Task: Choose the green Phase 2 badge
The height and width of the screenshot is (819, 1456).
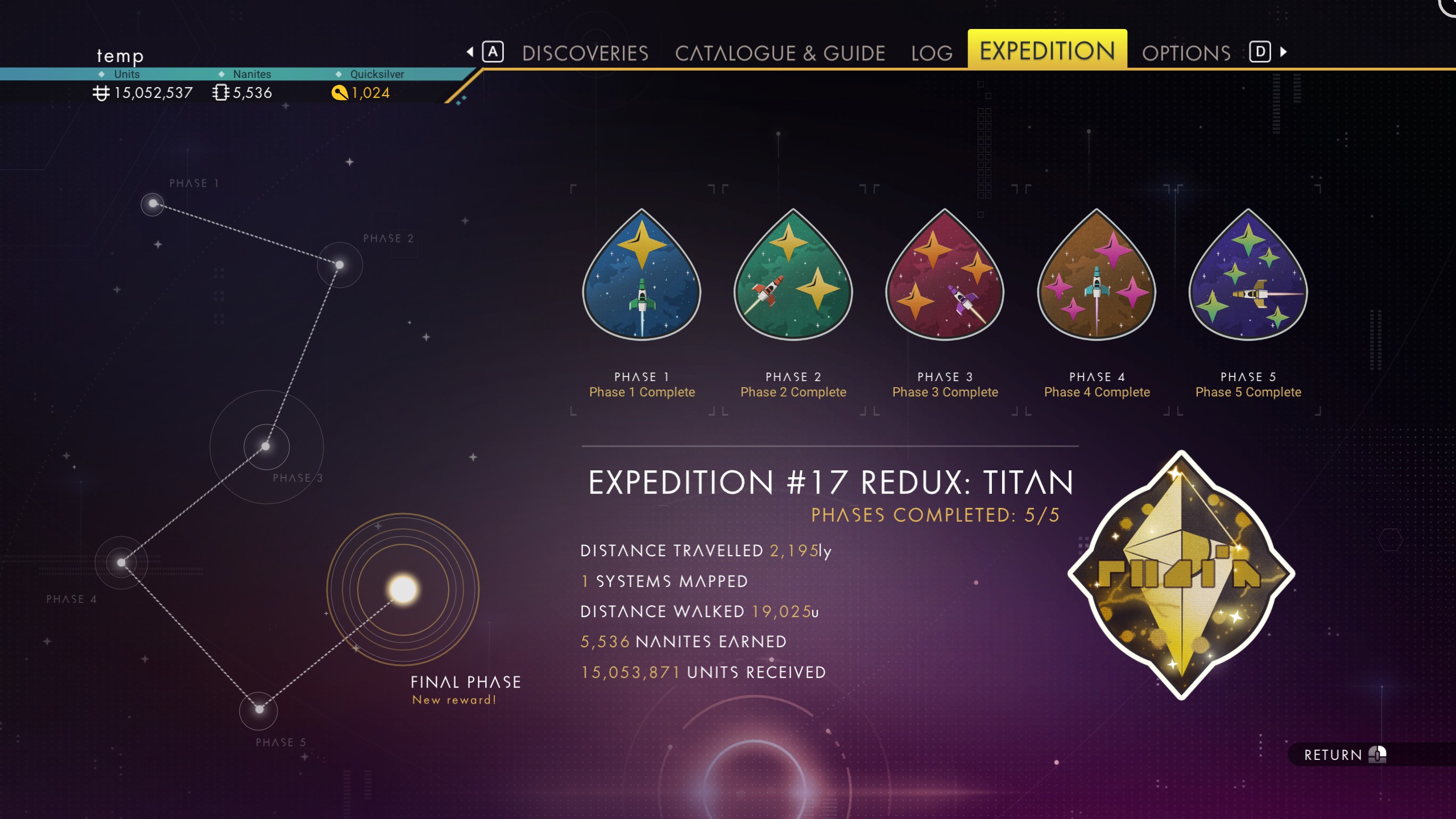Action: pyautogui.click(x=793, y=276)
